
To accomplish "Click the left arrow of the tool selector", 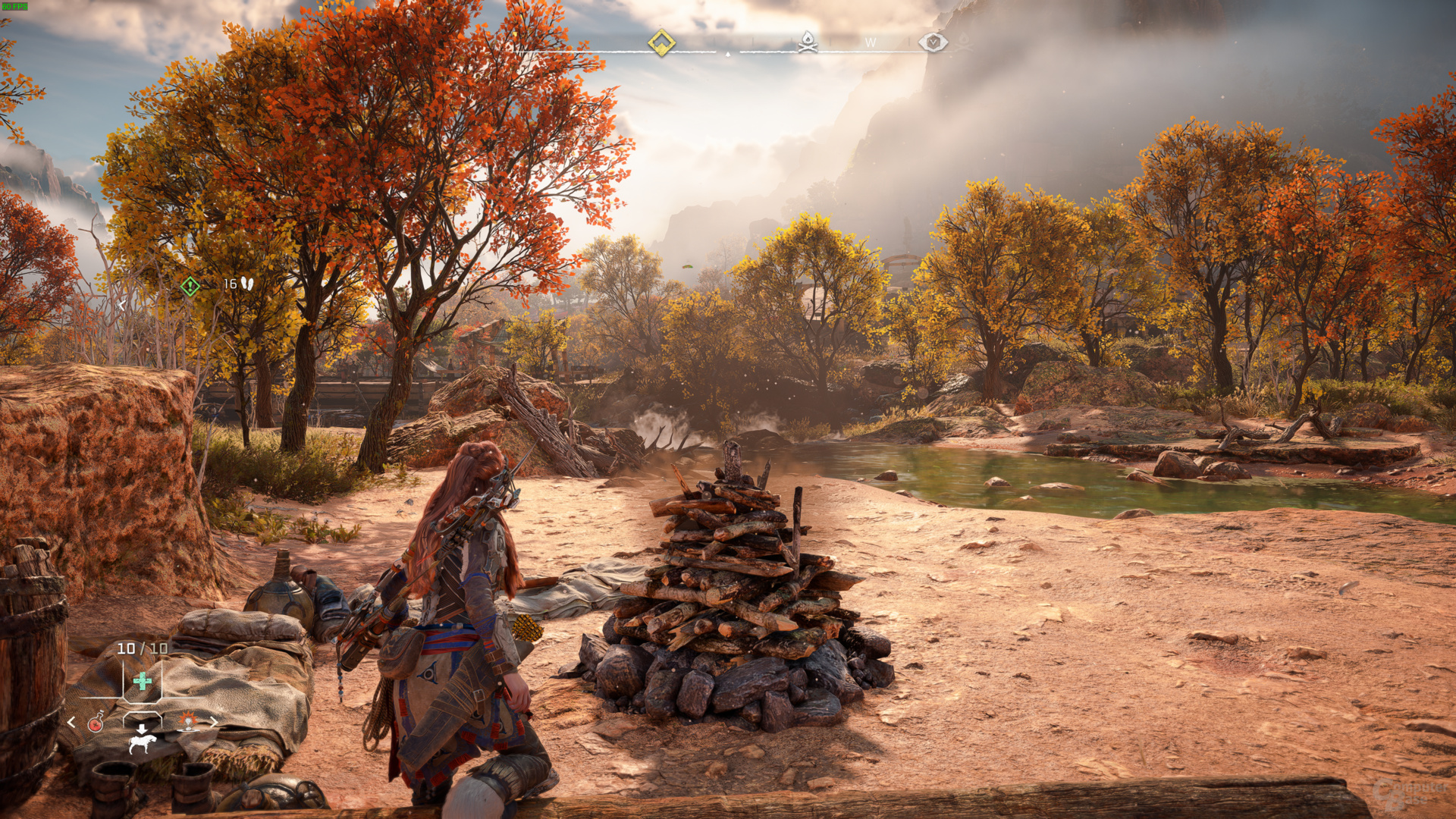I will (71, 723).
